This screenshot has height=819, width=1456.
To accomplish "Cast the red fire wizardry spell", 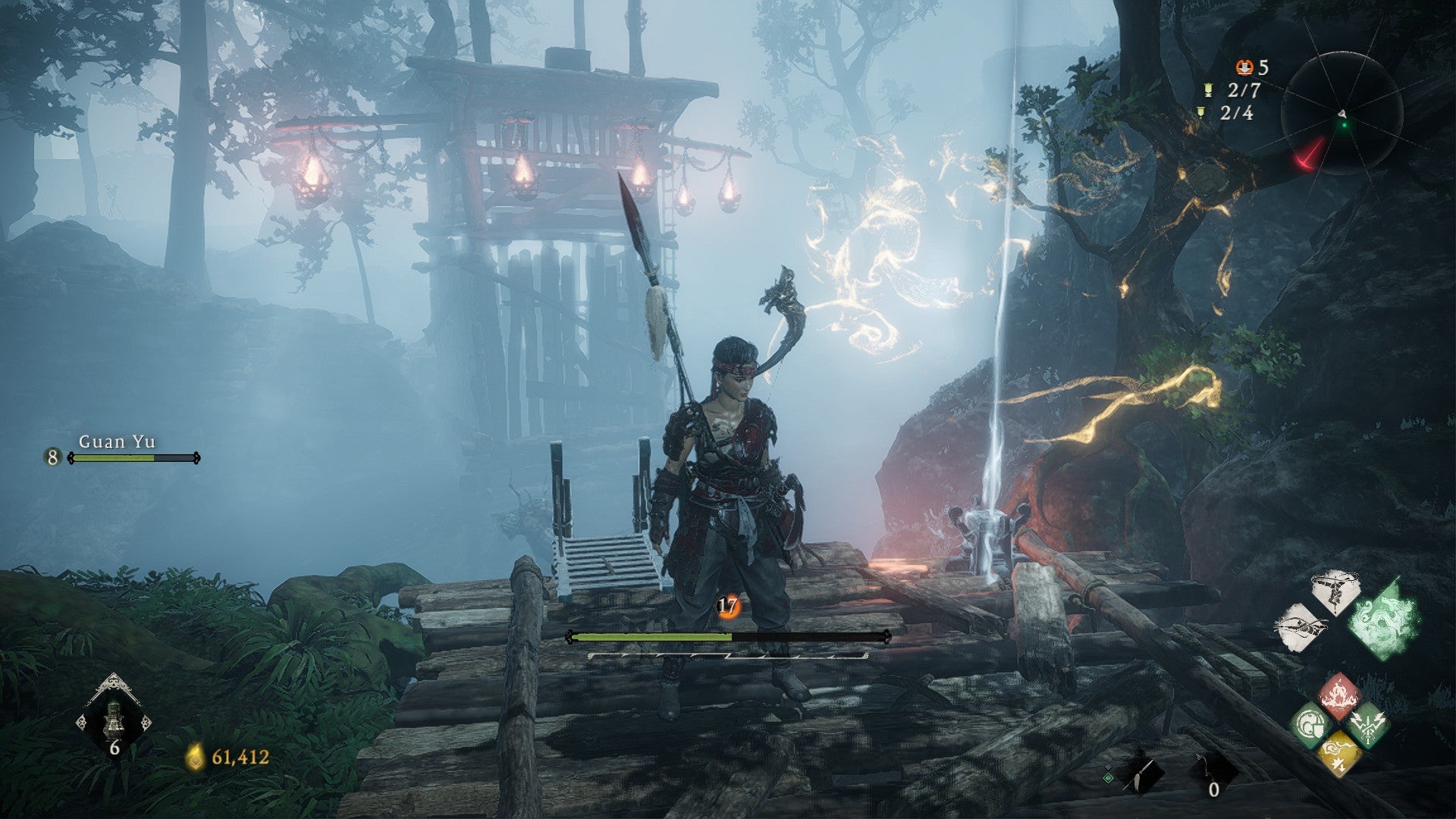I will tap(1340, 693).
